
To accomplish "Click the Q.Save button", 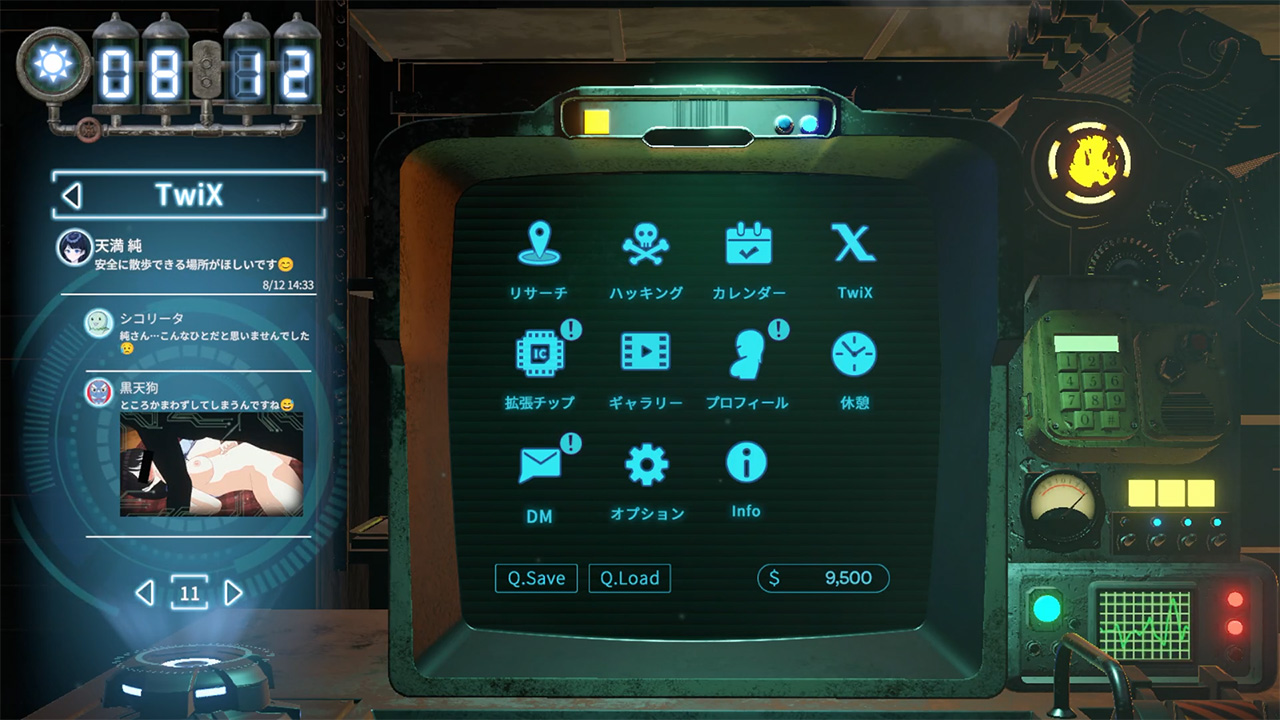I will click(x=536, y=578).
